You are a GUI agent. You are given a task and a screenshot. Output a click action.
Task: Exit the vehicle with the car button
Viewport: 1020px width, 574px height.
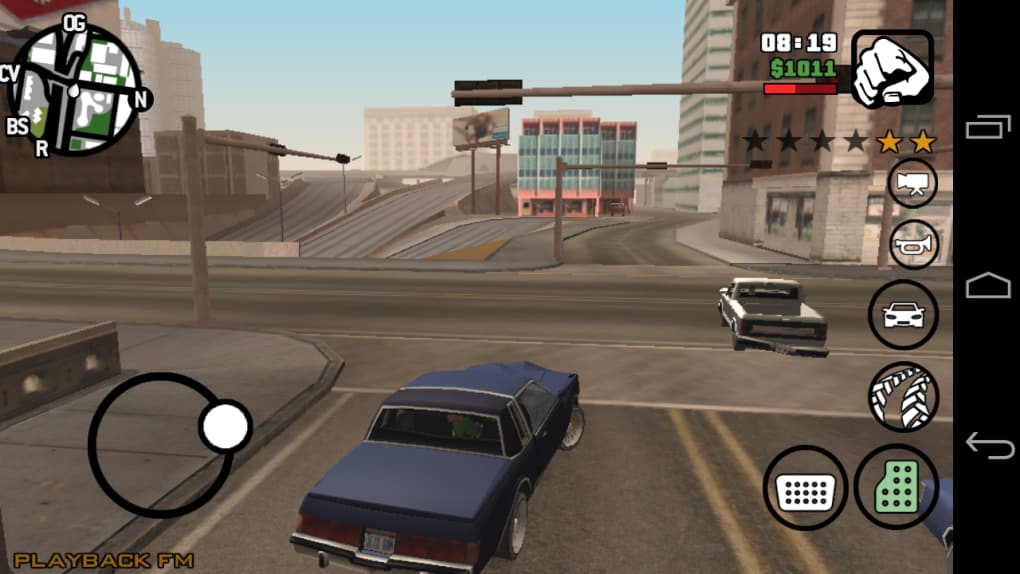[x=903, y=314]
